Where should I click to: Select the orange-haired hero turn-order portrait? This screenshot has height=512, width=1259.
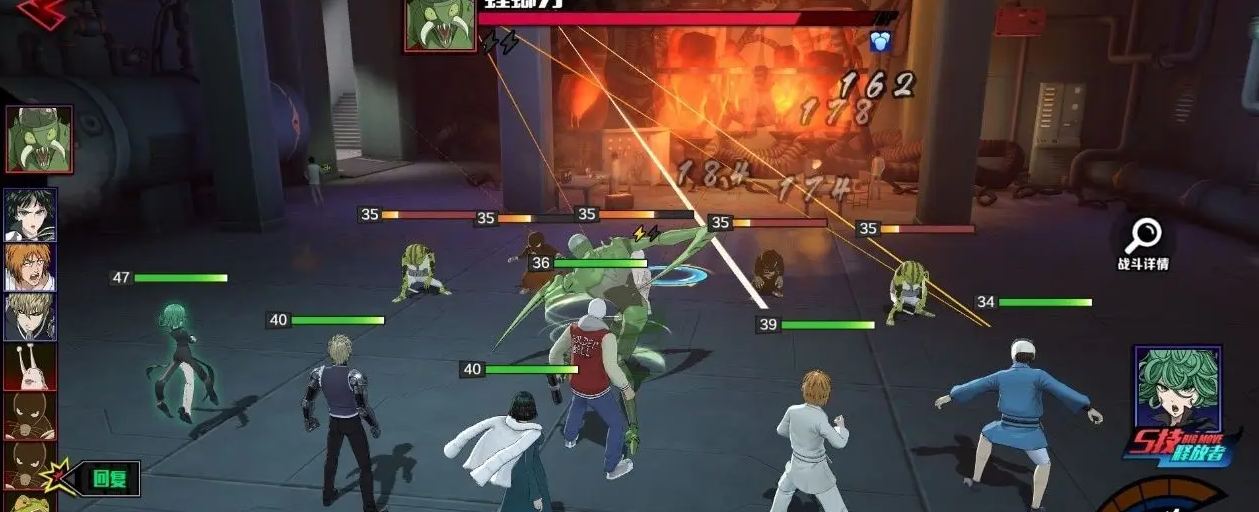coord(30,266)
